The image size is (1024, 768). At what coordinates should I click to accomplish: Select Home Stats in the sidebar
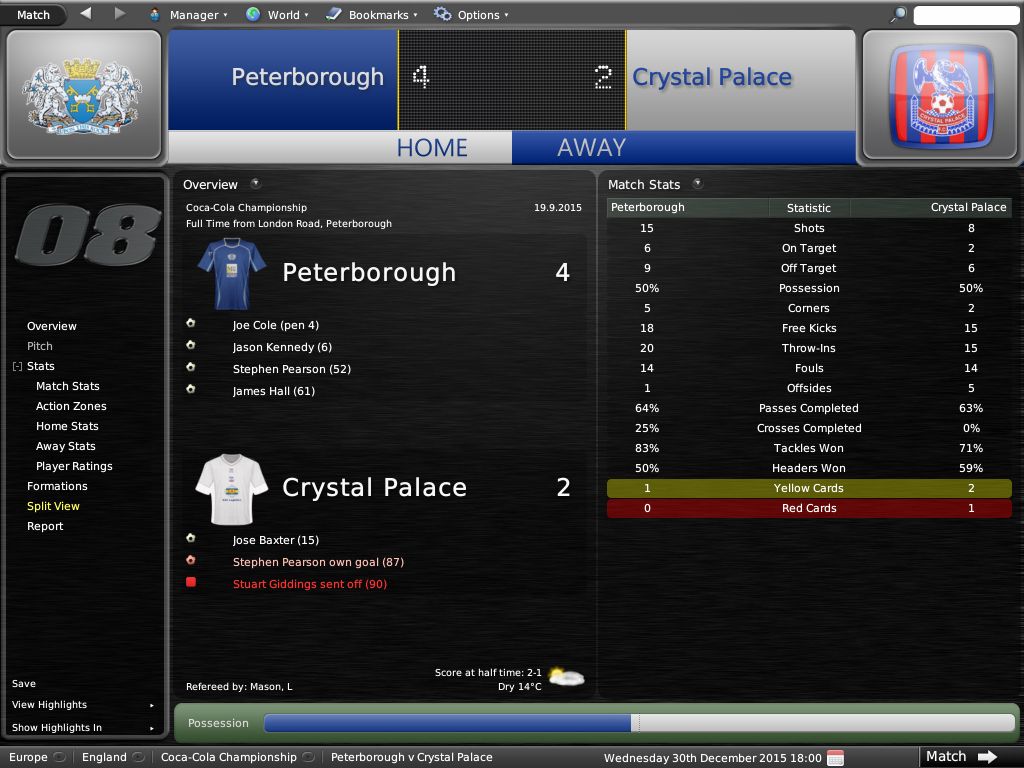(x=67, y=426)
